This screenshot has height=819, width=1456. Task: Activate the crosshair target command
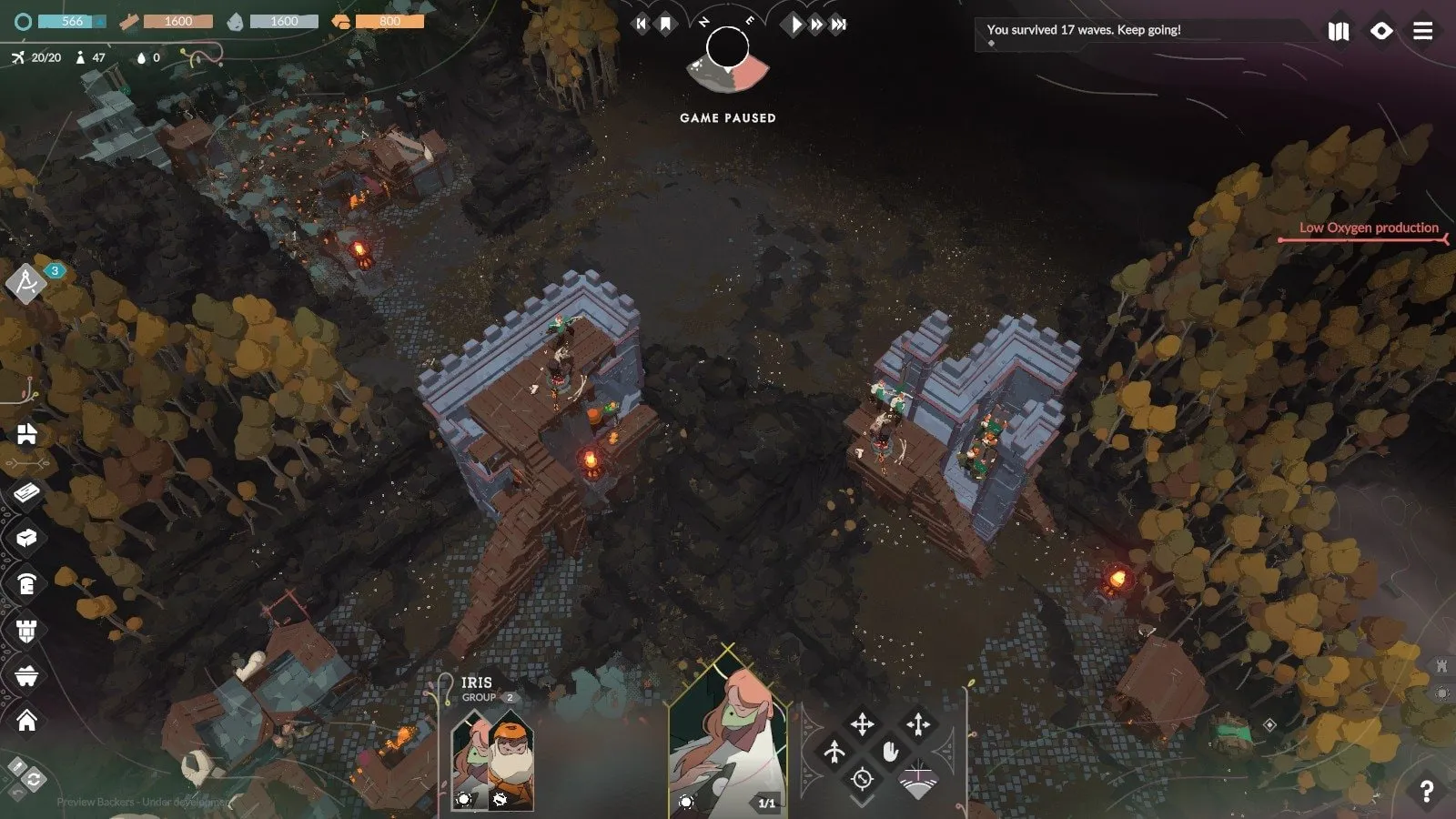(862, 779)
